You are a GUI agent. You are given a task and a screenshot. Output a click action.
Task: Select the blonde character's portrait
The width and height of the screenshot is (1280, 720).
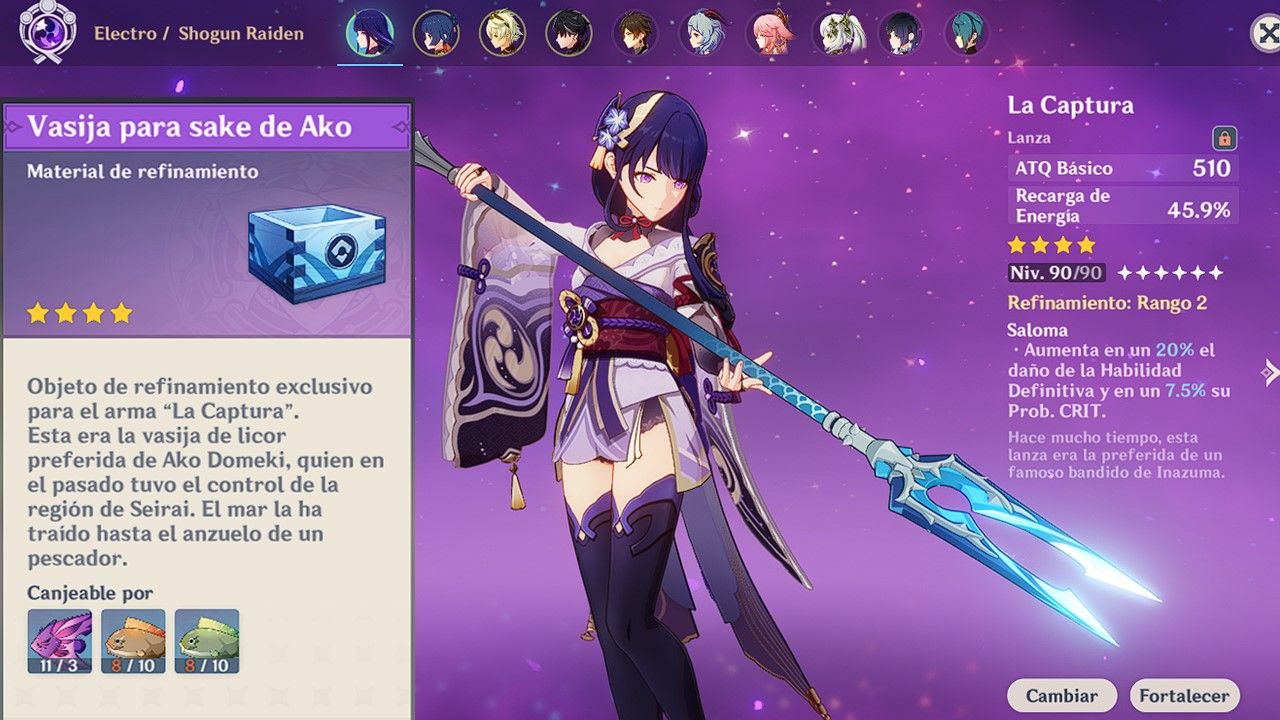[500, 31]
